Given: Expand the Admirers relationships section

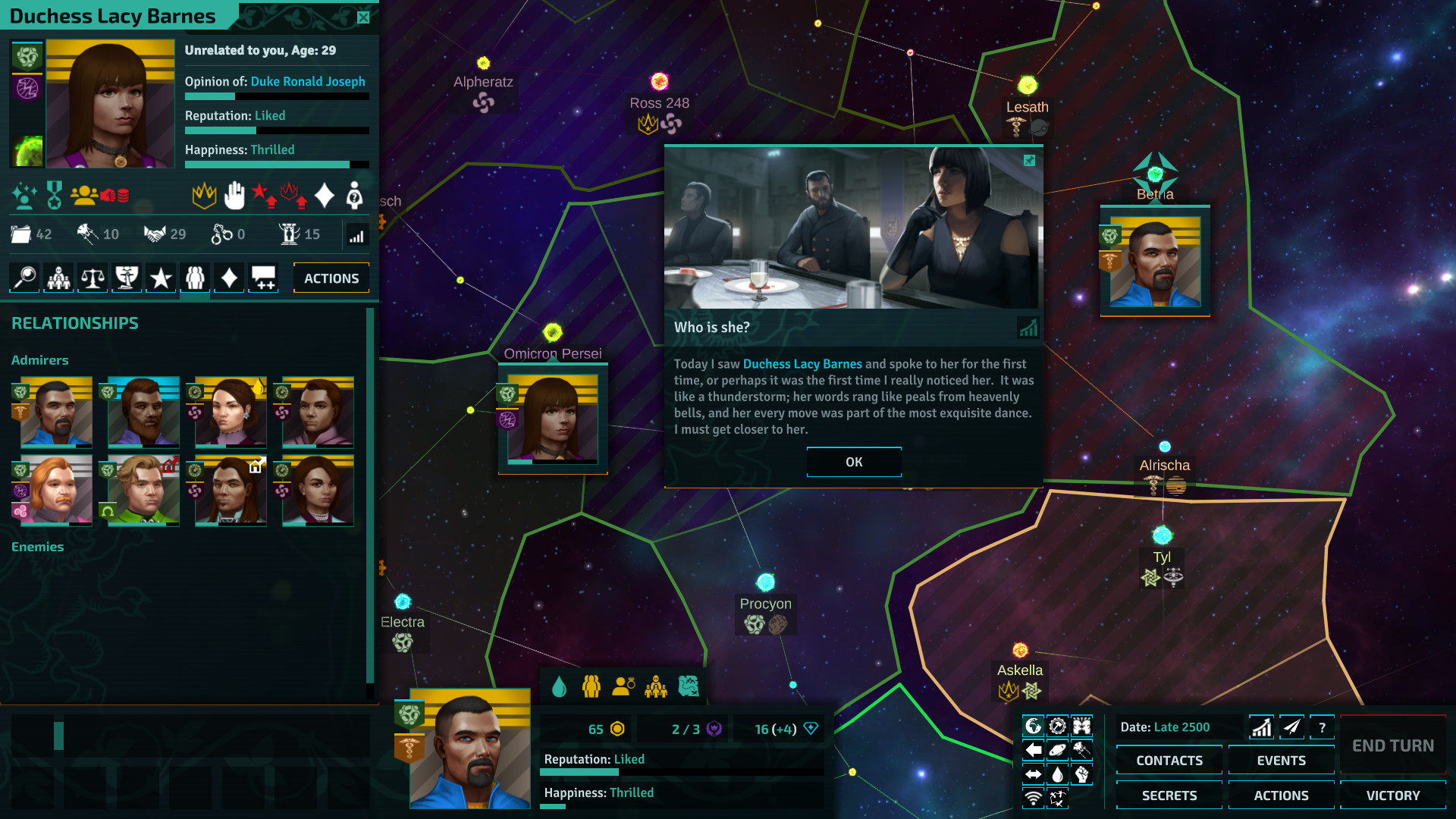Looking at the screenshot, I should 40,359.
